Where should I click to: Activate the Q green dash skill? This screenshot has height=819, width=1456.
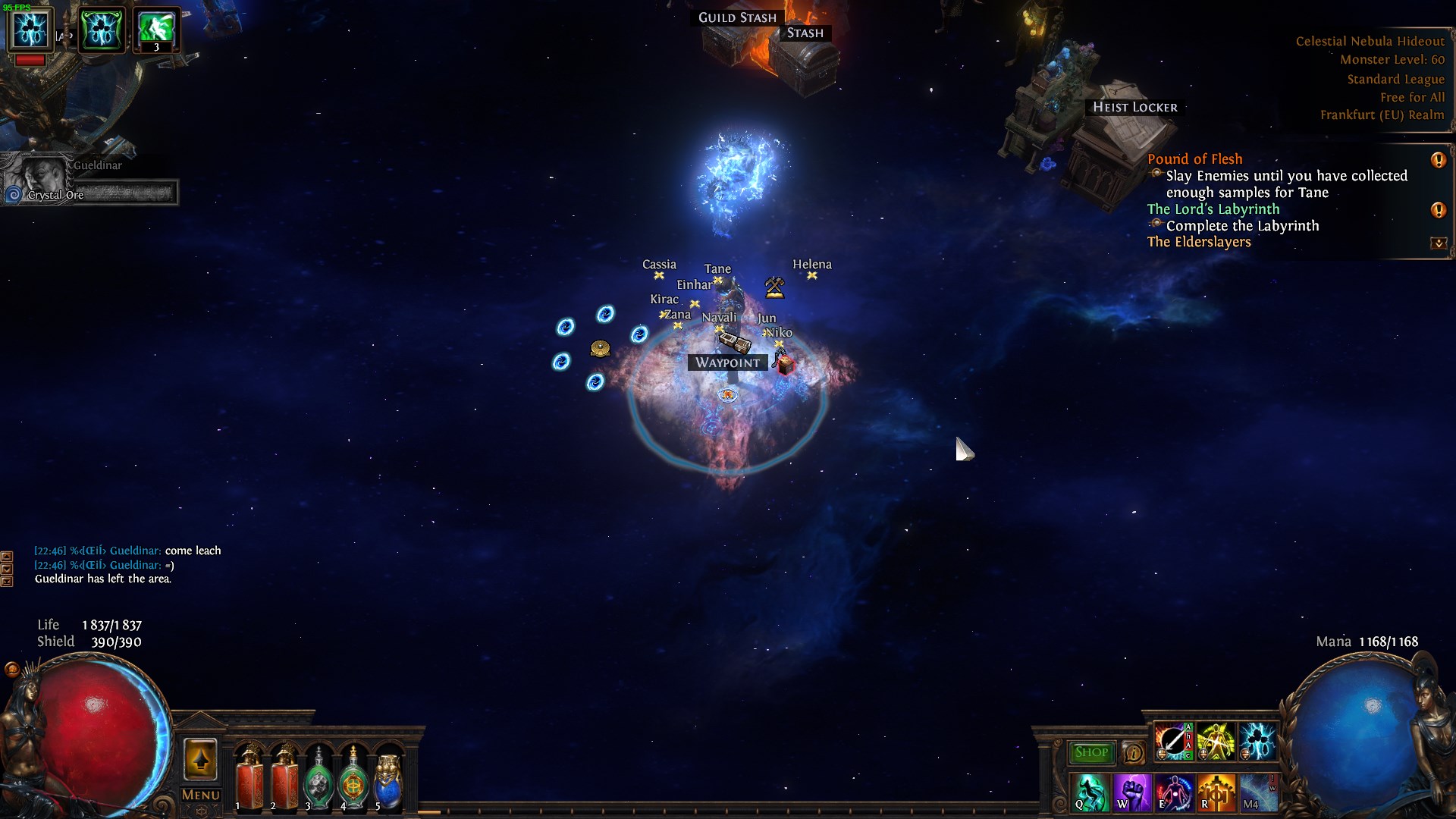click(1090, 792)
